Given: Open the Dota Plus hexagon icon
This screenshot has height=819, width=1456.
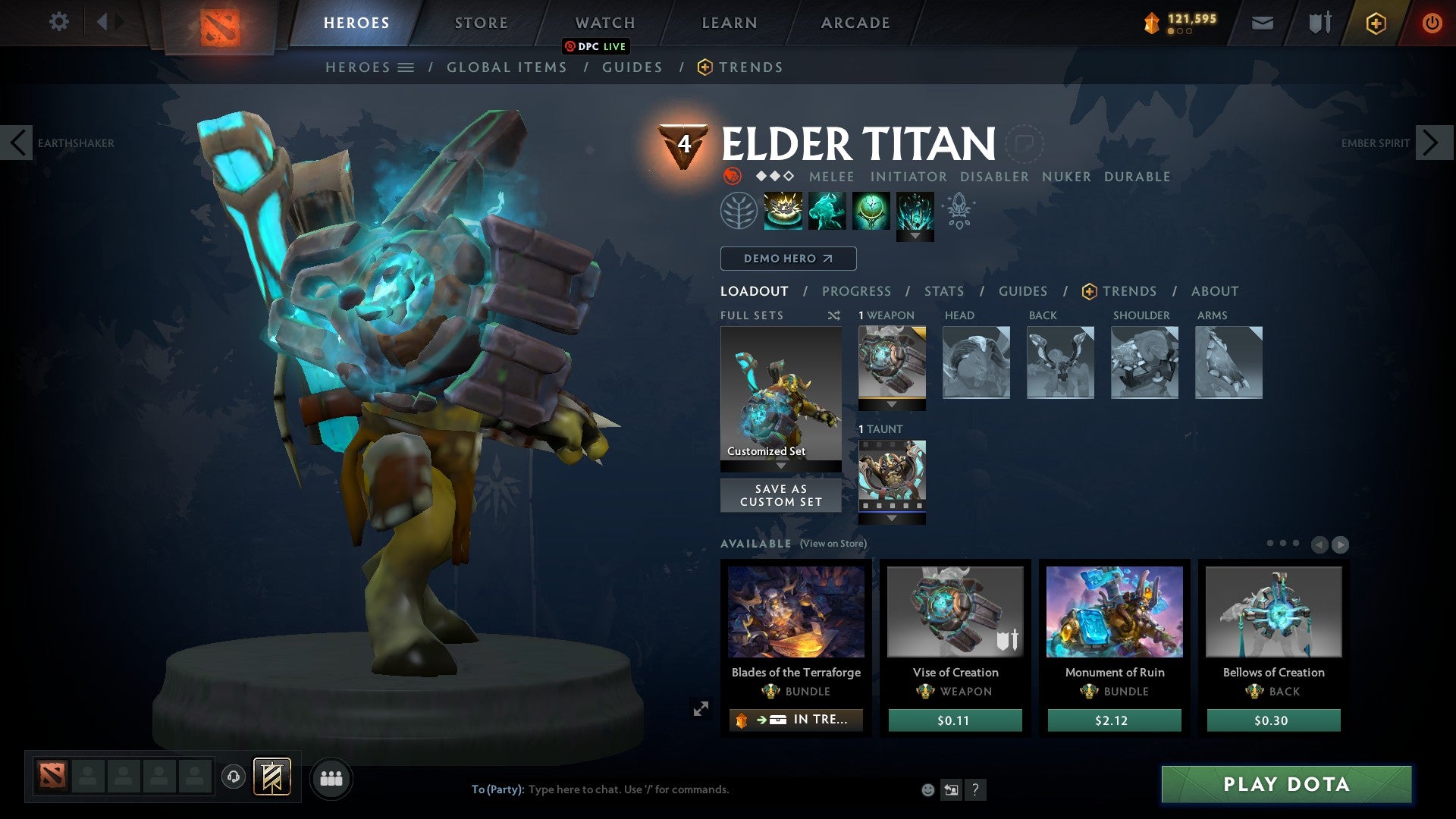Looking at the screenshot, I should click(x=1375, y=23).
